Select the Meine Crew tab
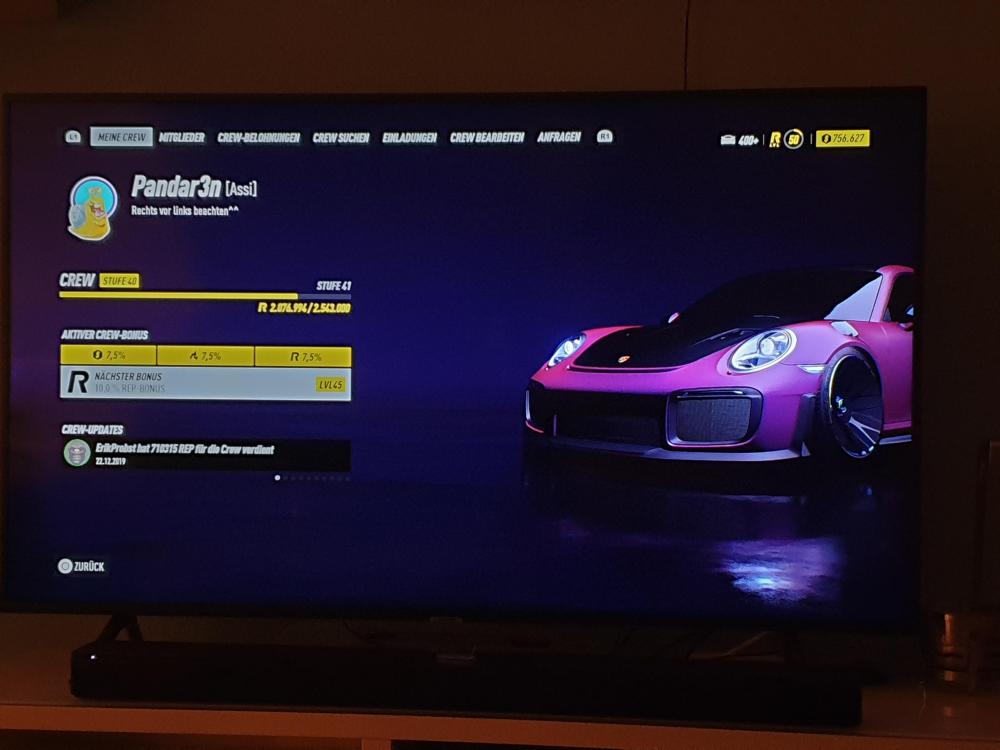The image size is (1000, 750). tap(121, 137)
